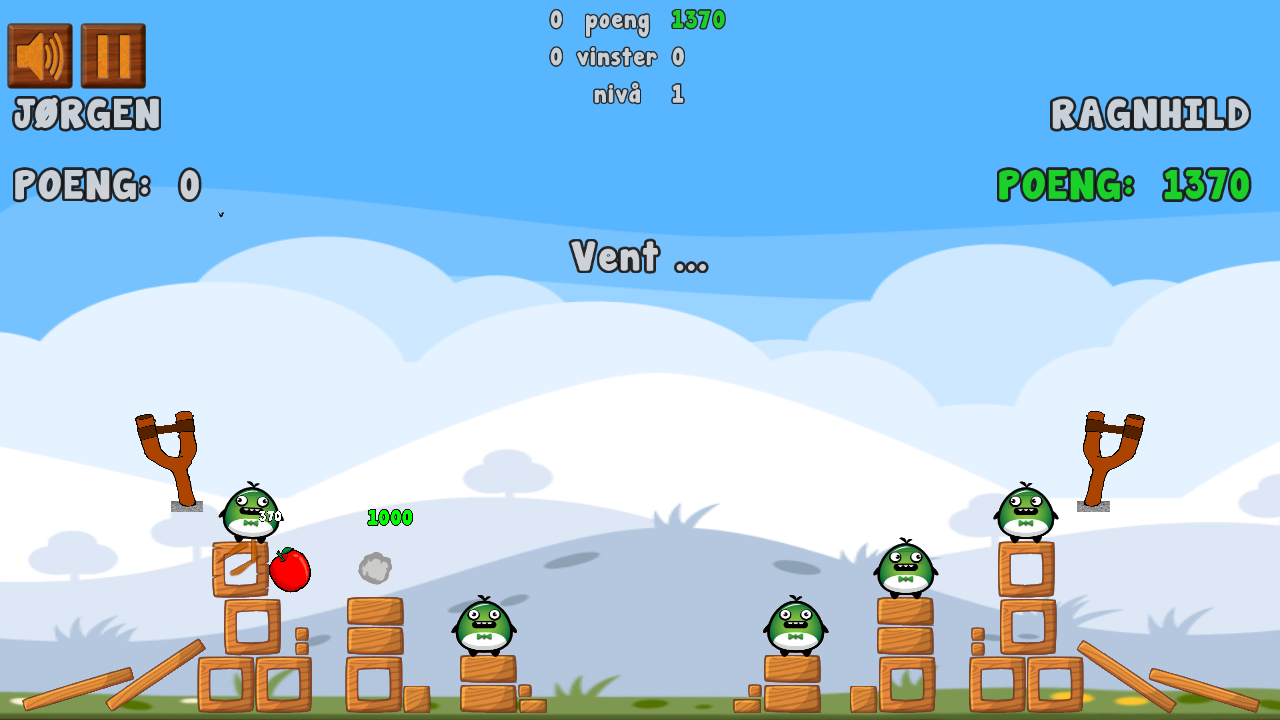1280x720 pixels.
Task: Toggle the sound speaker button
Action: point(40,56)
